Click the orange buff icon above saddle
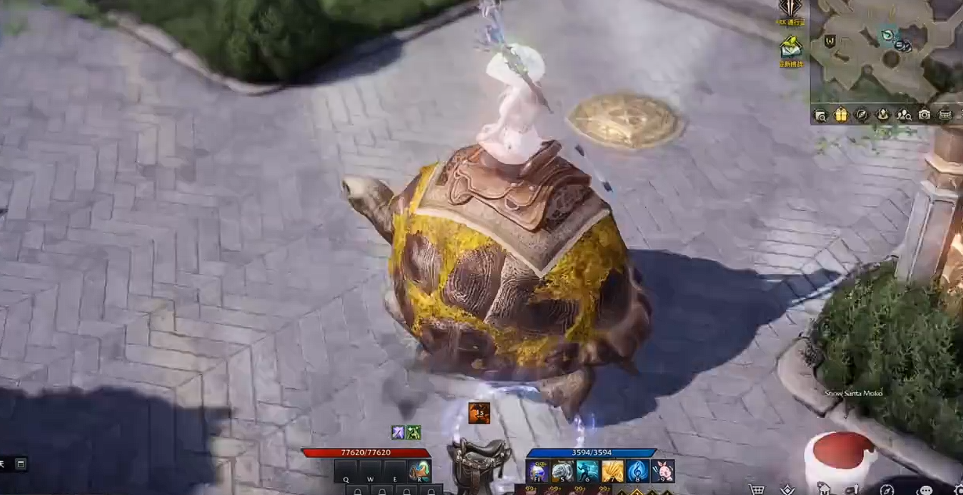 tap(479, 412)
